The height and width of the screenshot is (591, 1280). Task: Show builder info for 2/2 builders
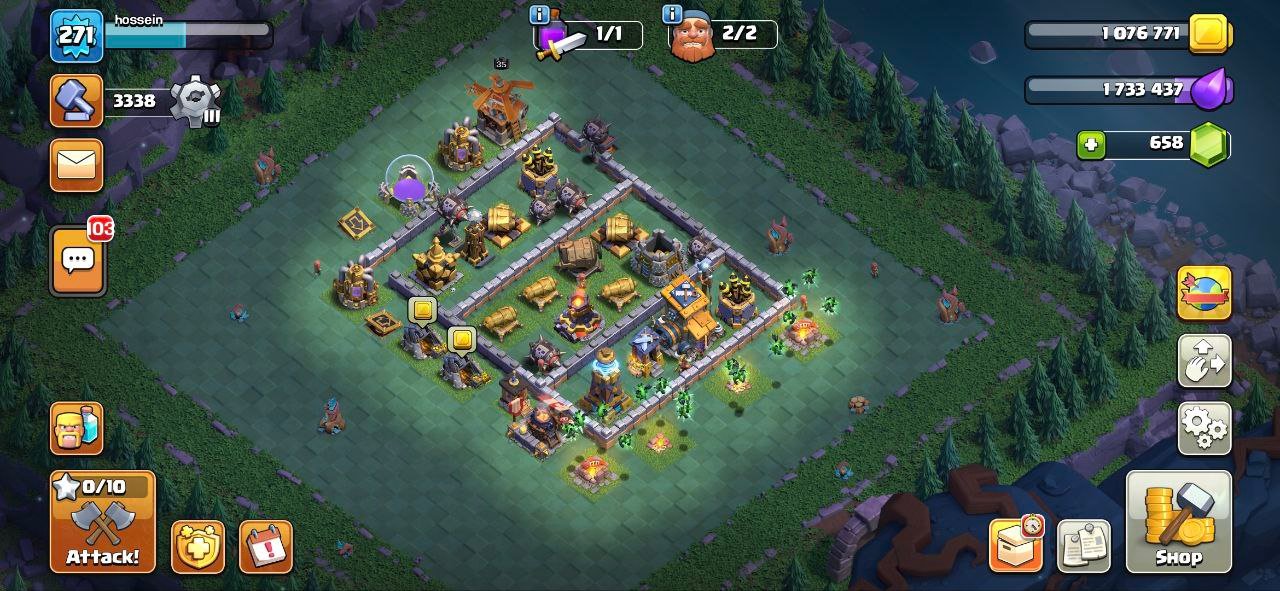pyautogui.click(x=672, y=14)
